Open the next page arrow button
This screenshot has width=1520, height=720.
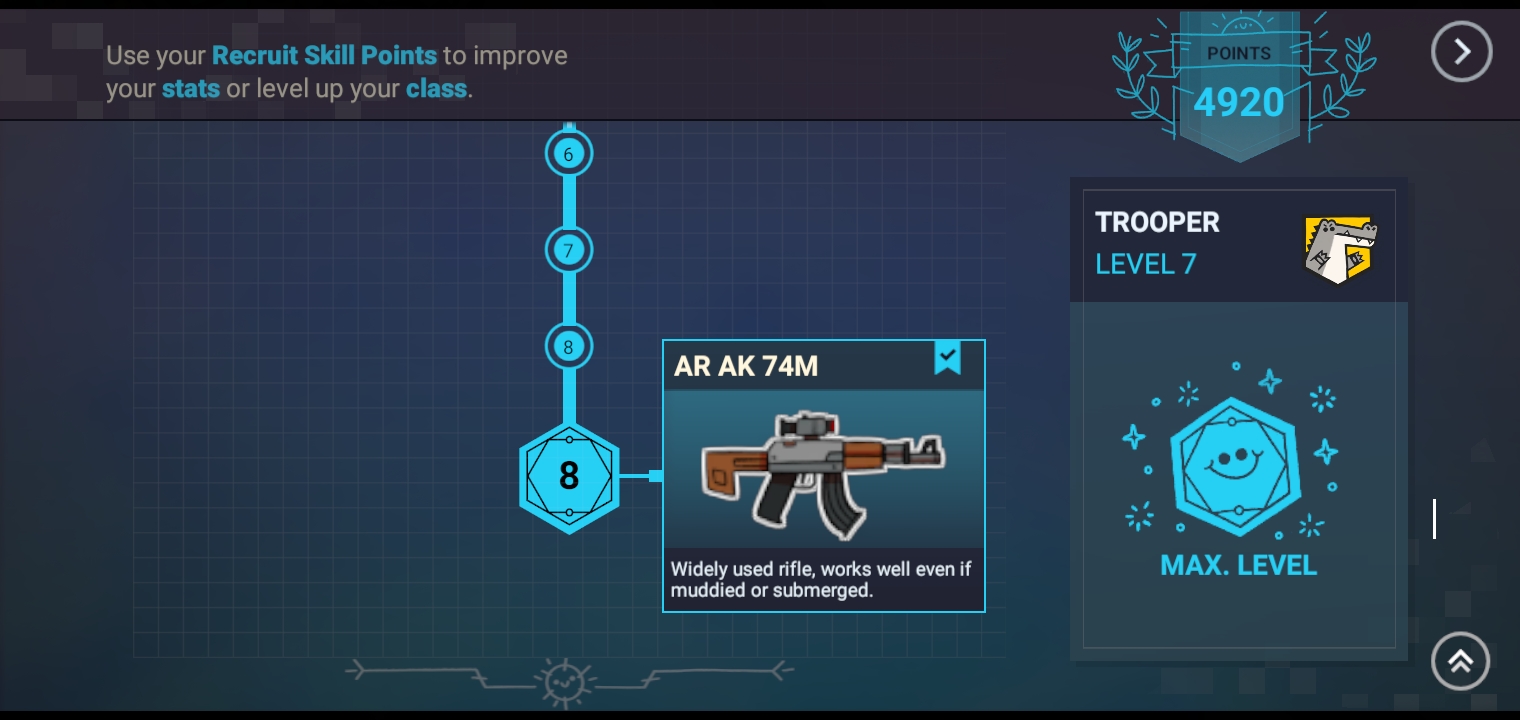pyautogui.click(x=1461, y=51)
